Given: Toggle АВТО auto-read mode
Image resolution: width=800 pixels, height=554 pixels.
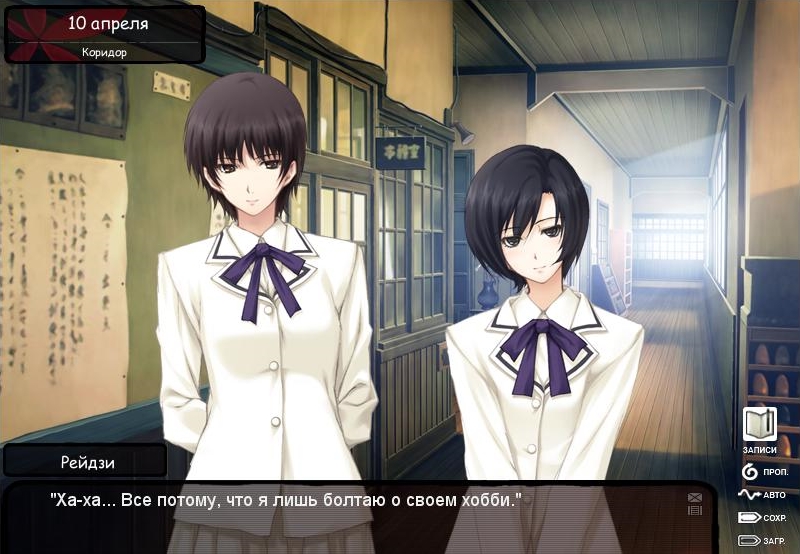Looking at the screenshot, I should tap(762, 494).
